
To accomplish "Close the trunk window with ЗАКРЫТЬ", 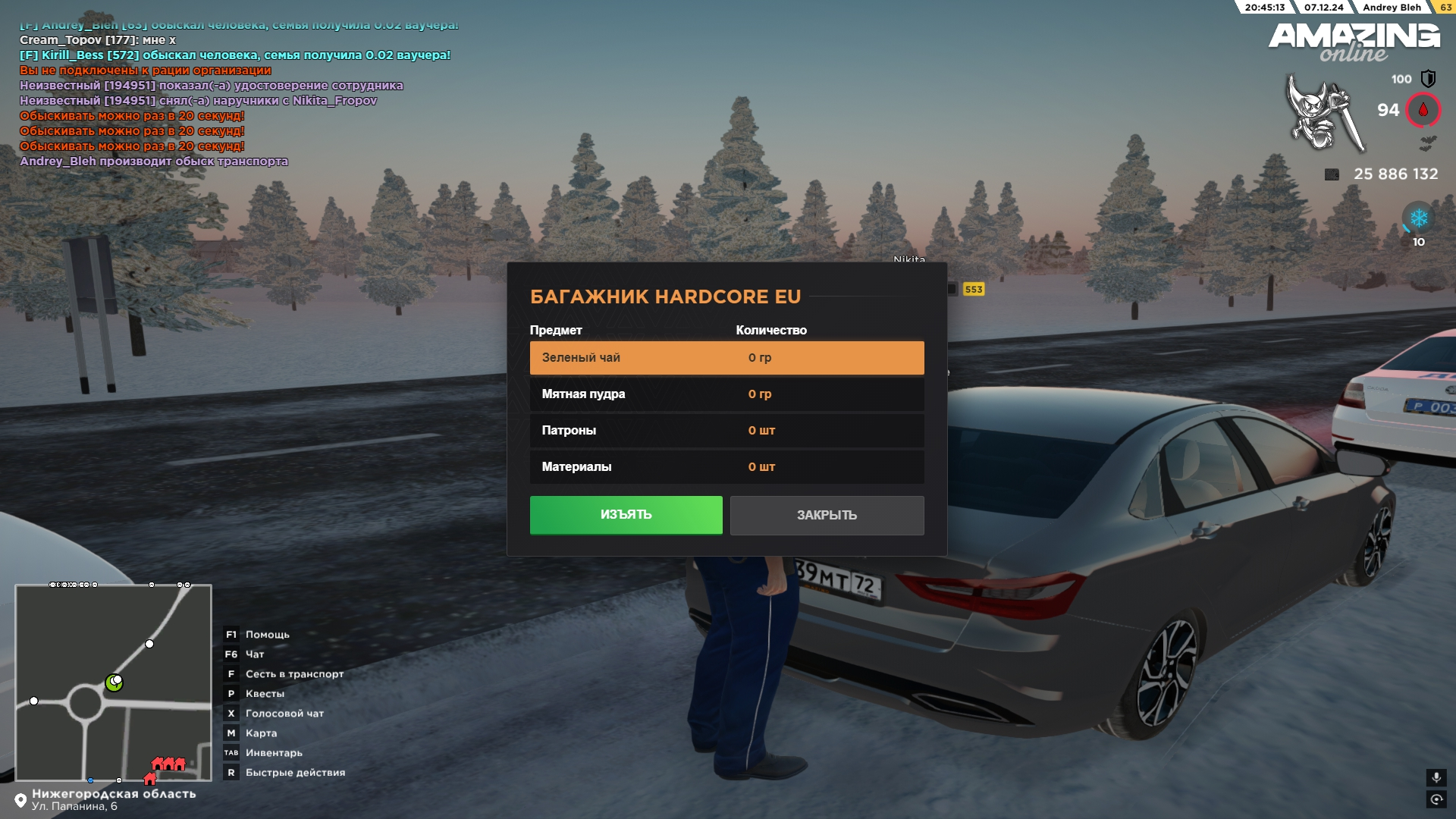I will pyautogui.click(x=827, y=516).
